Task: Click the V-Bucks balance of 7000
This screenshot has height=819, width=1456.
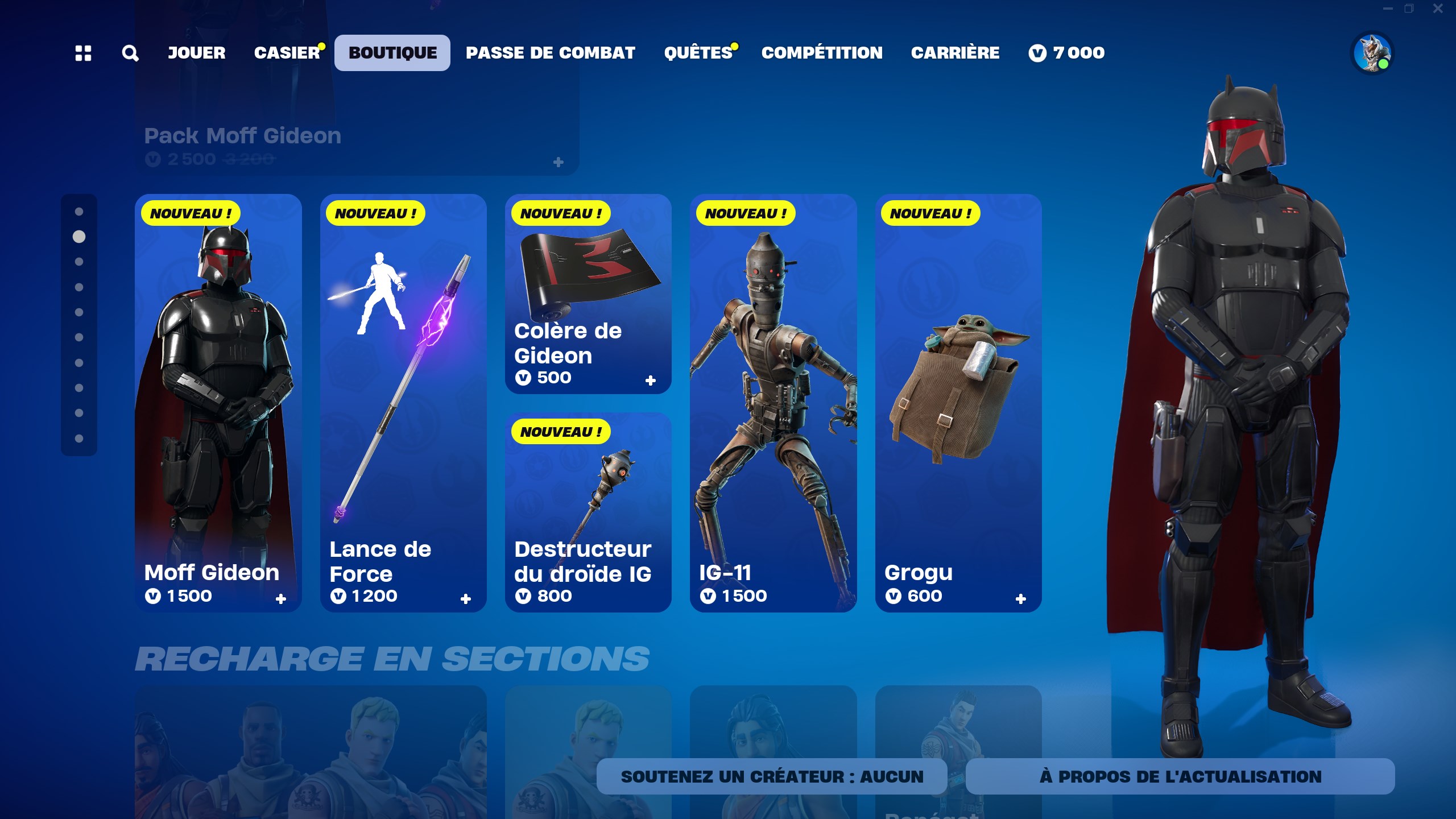Action: (x=1068, y=53)
